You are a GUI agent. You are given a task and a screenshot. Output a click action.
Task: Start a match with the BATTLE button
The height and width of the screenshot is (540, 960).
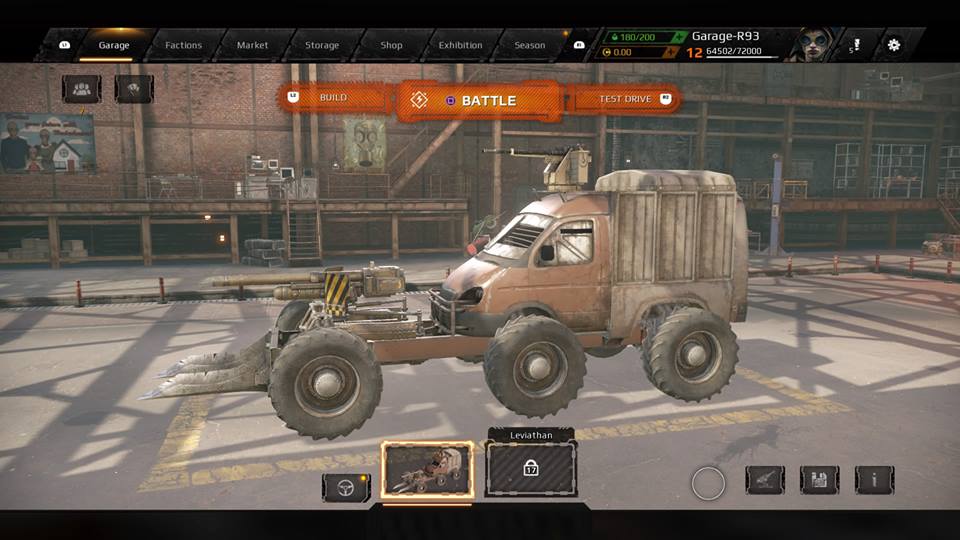pos(479,100)
